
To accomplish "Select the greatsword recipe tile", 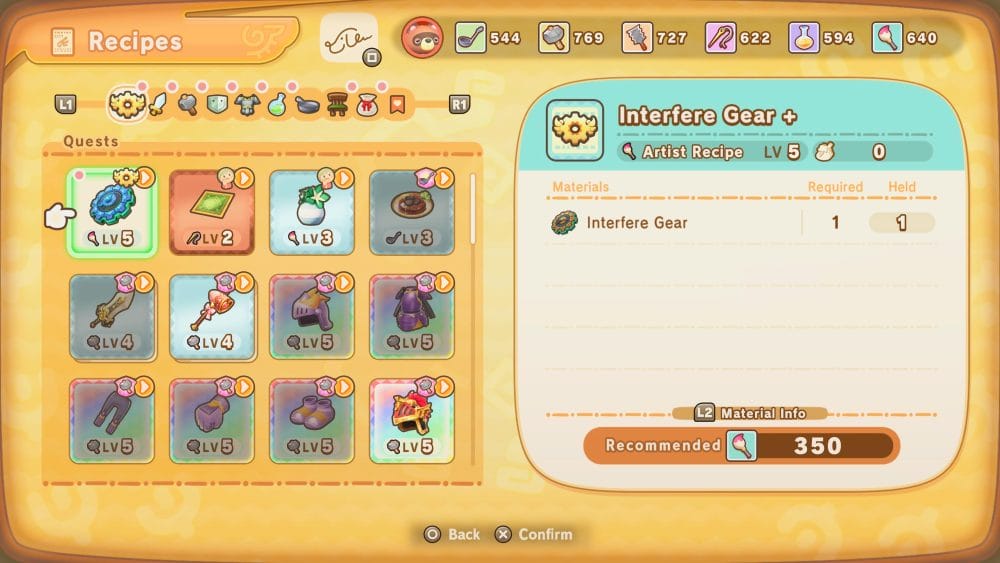I will click(x=111, y=317).
